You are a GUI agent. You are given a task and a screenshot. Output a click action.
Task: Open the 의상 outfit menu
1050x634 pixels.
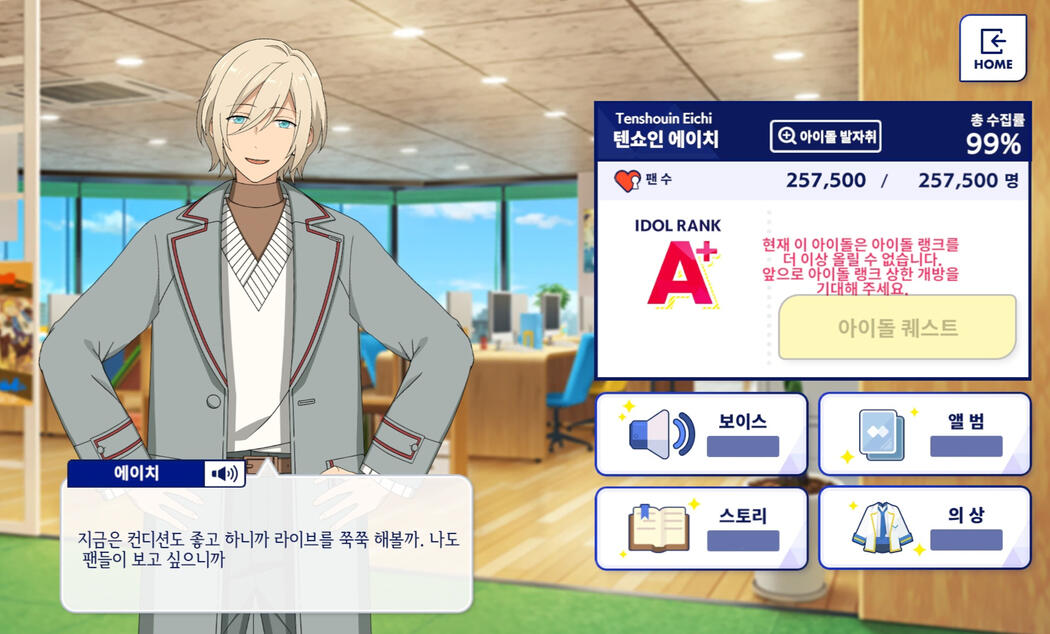coord(924,528)
